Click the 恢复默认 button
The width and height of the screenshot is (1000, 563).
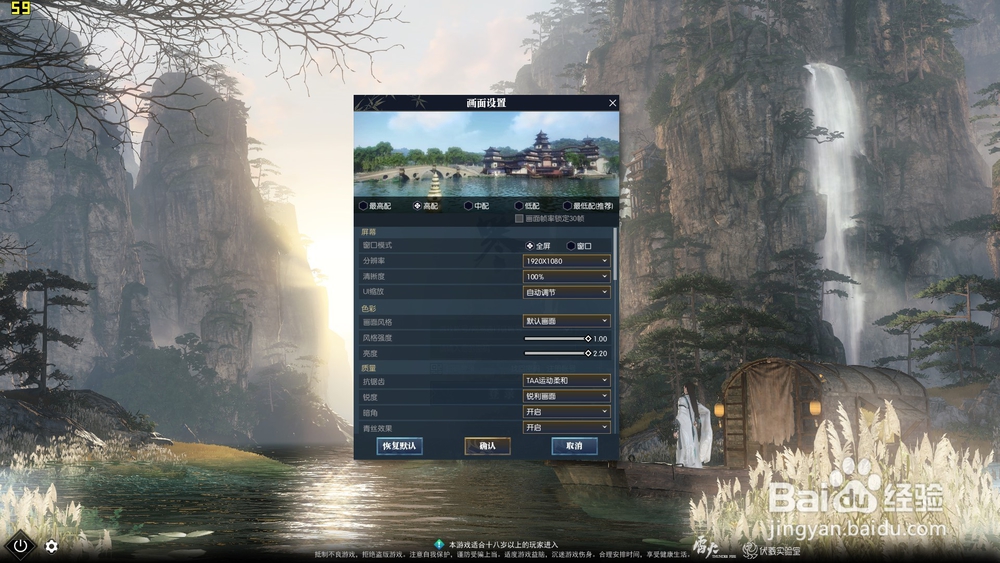pyautogui.click(x=399, y=446)
